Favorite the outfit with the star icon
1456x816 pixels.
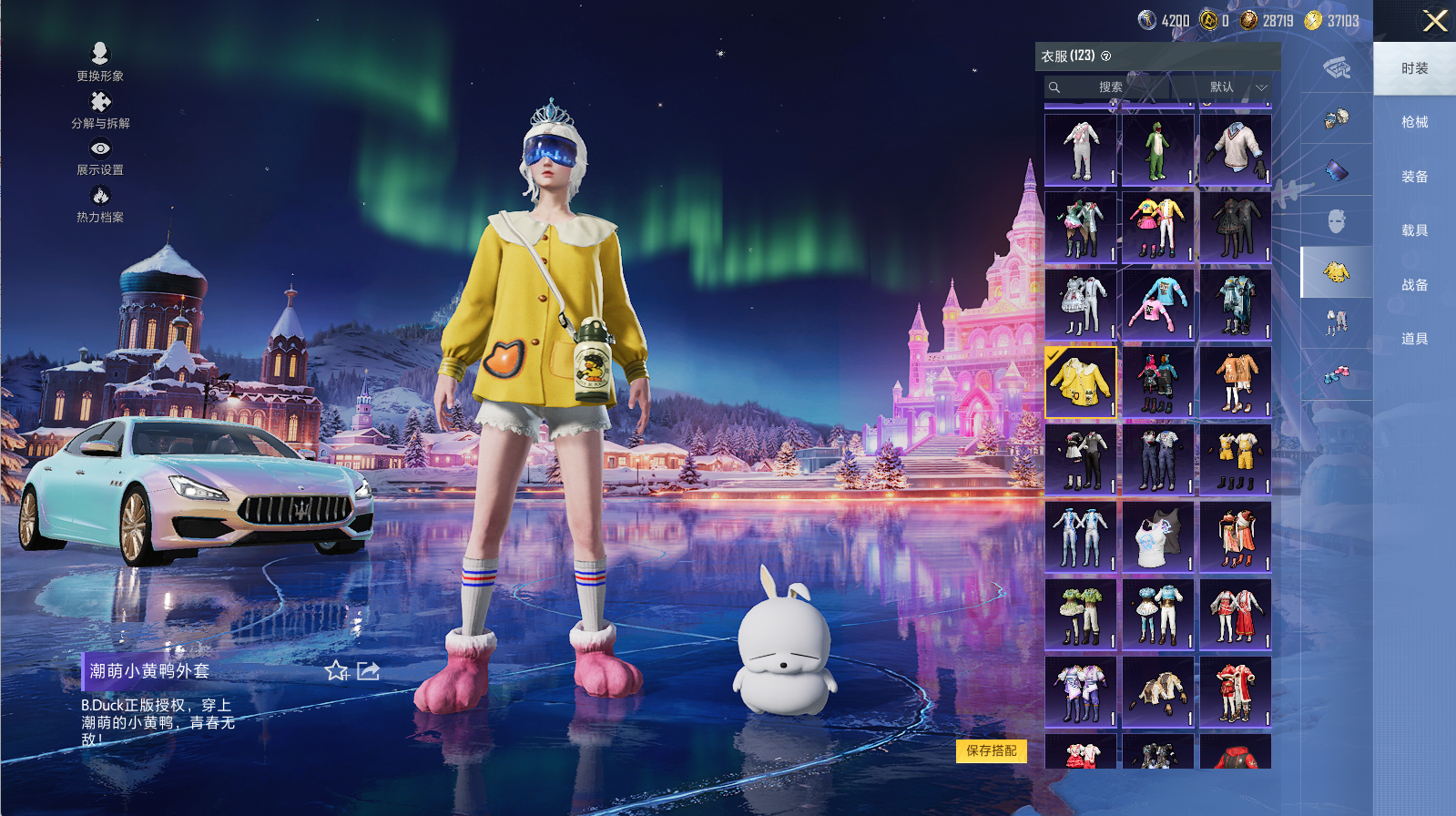[x=337, y=671]
